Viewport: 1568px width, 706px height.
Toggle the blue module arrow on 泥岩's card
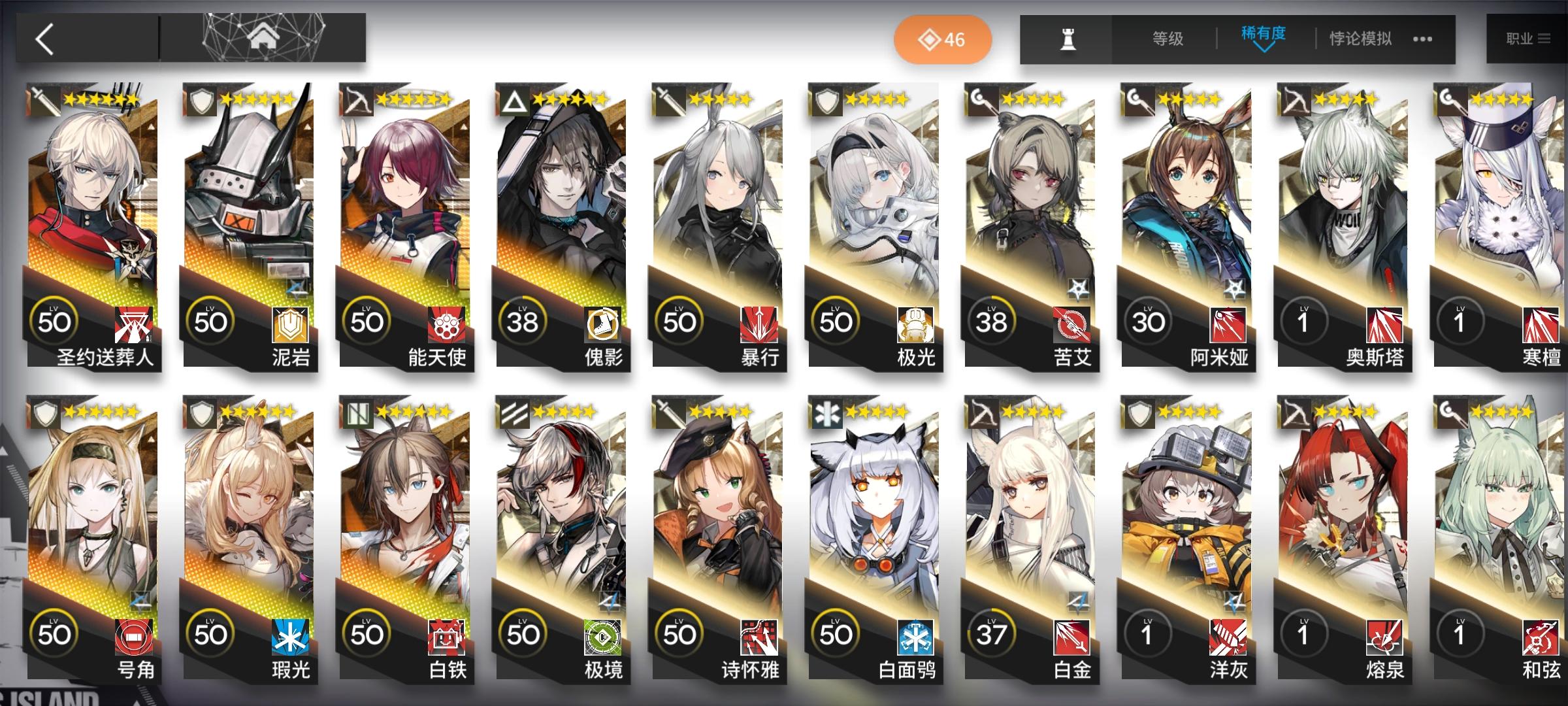click(x=297, y=288)
